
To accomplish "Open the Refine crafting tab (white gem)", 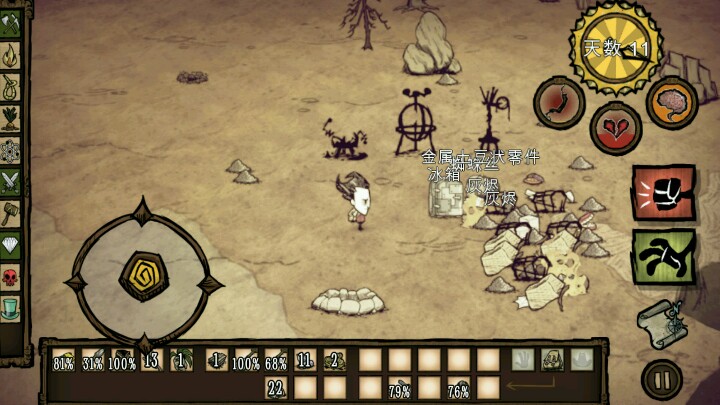I will pos(12,243).
